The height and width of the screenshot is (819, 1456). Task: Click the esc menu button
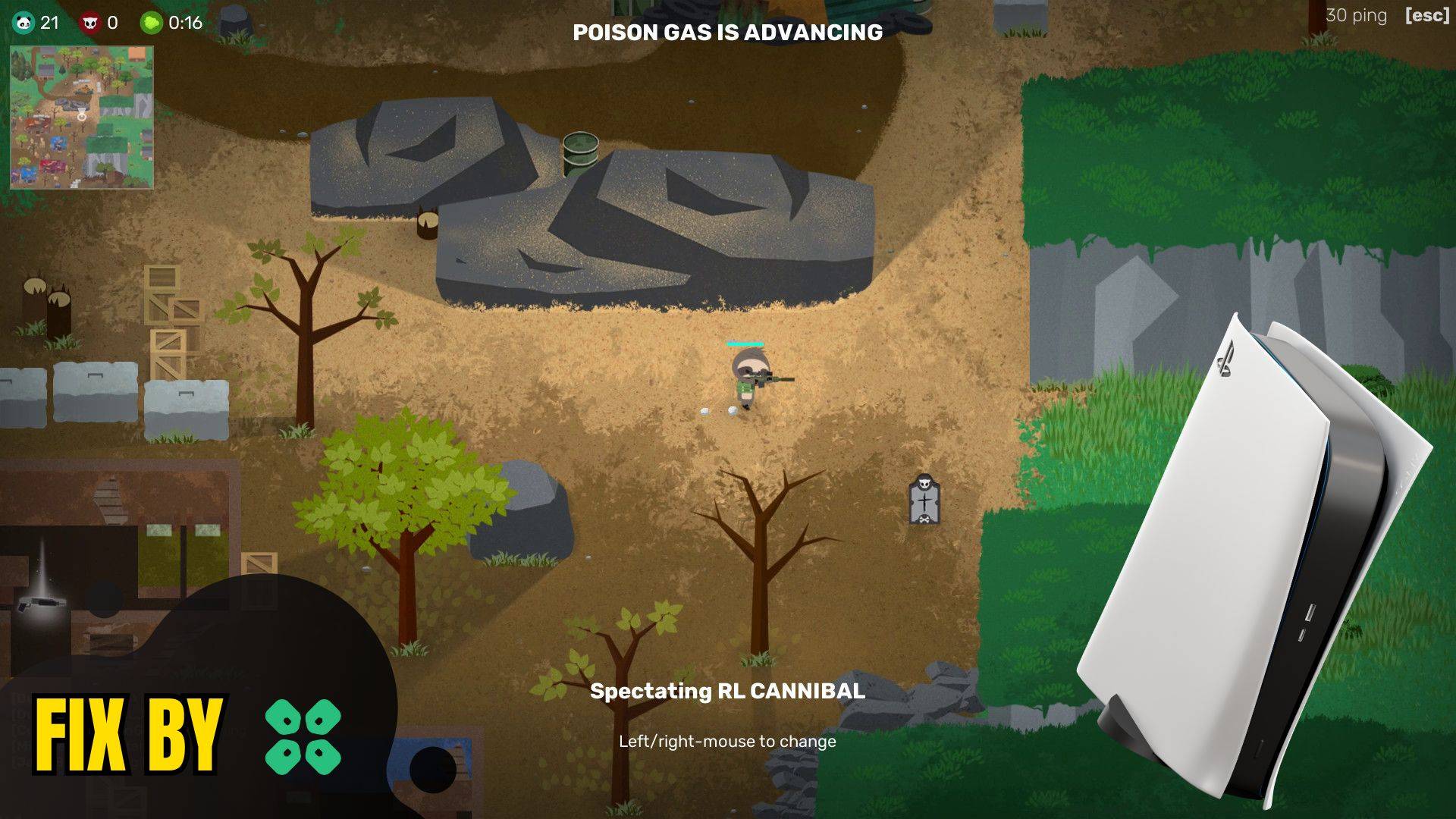pyautogui.click(x=1426, y=16)
